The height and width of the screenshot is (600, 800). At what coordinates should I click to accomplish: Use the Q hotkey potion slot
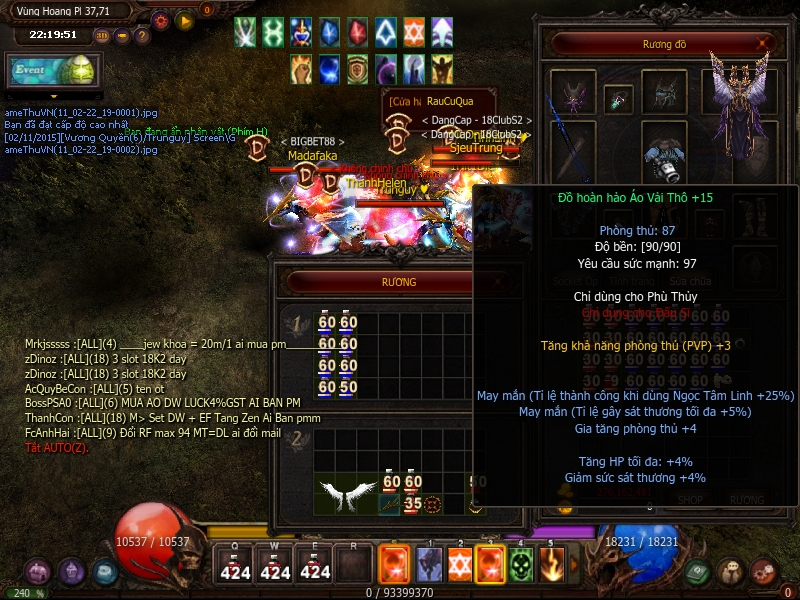point(235,565)
